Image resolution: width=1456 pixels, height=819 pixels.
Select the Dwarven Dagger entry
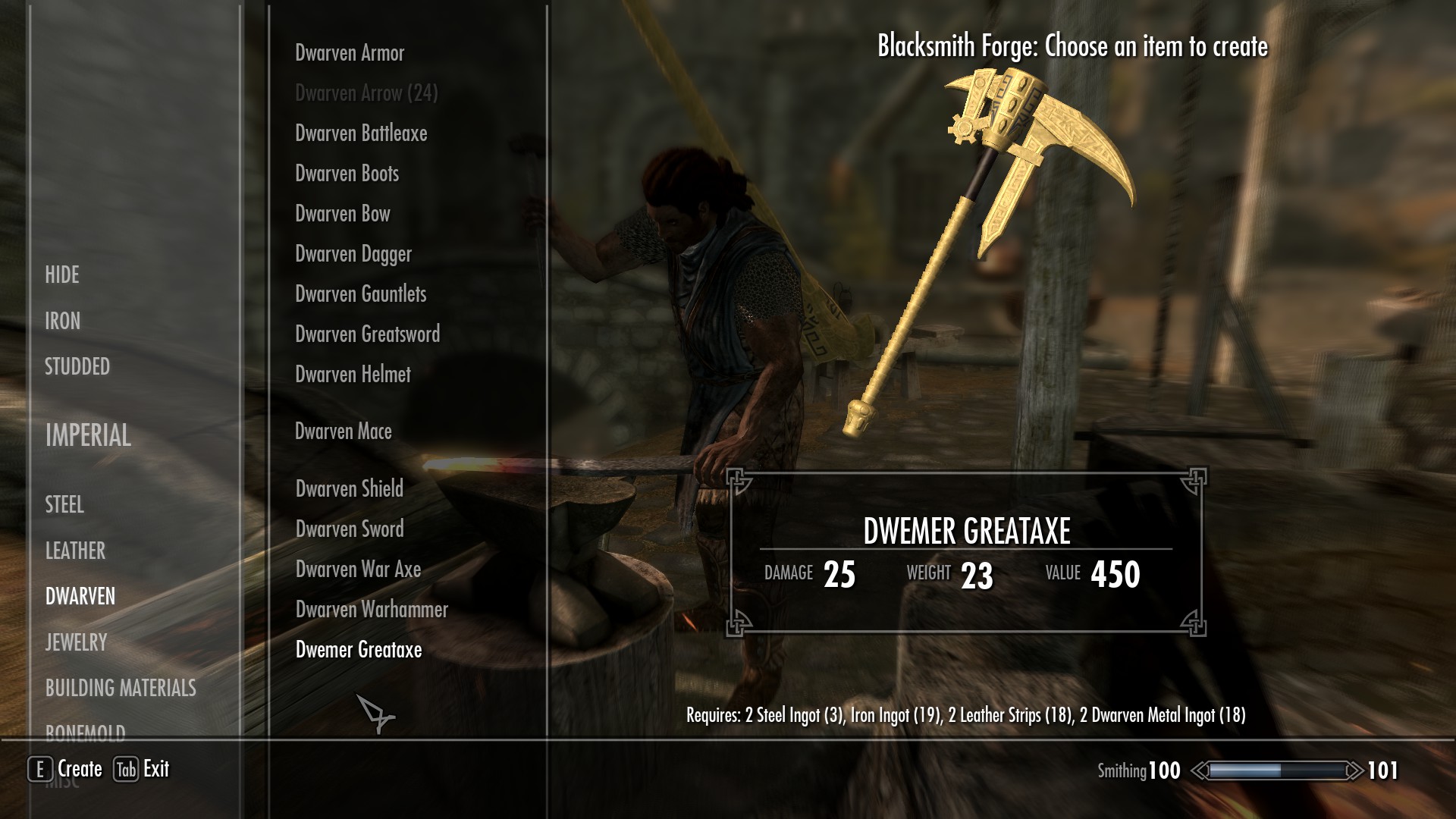pos(353,253)
